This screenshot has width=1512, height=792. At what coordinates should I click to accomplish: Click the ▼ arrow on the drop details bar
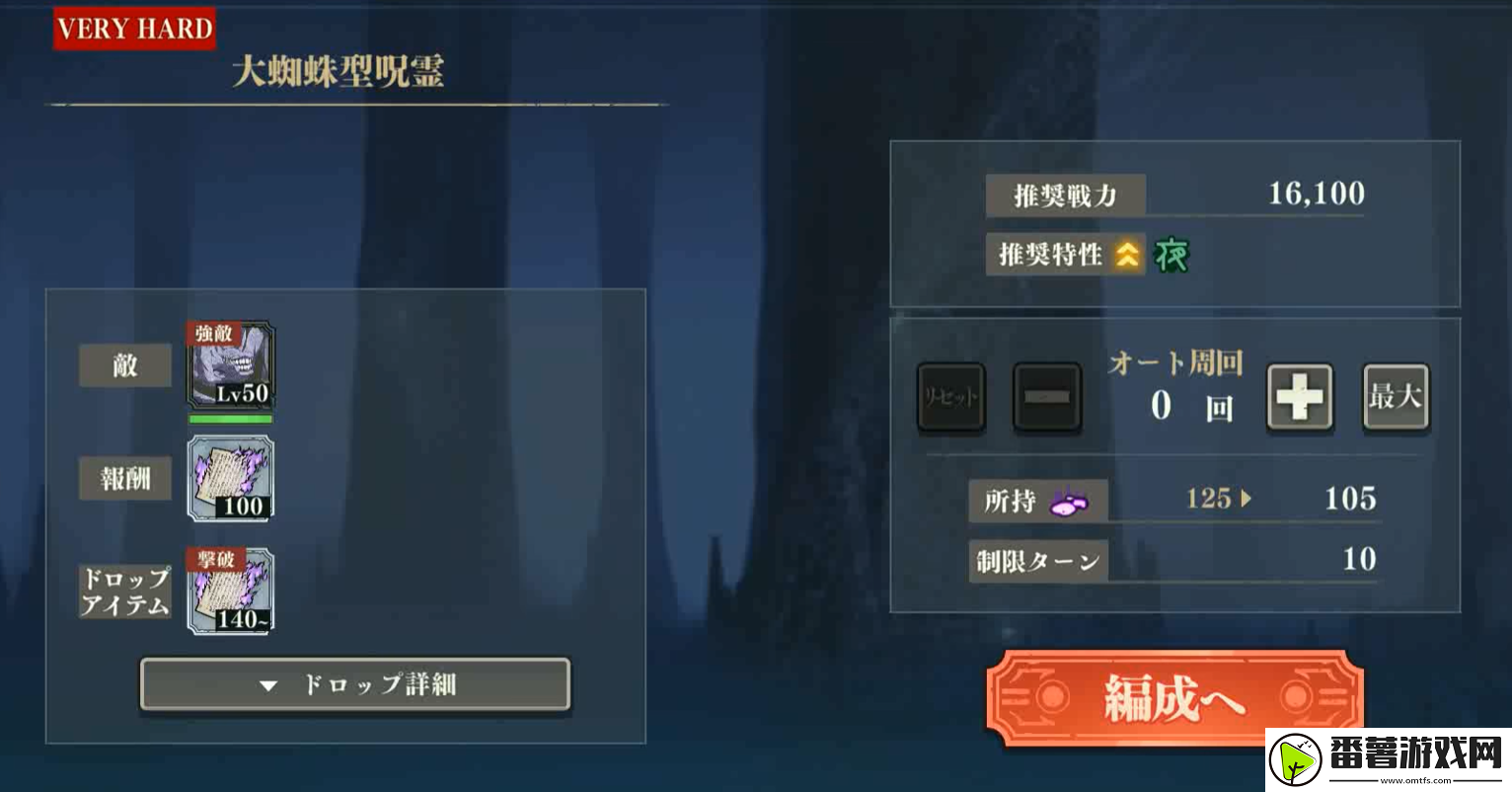pos(266,684)
